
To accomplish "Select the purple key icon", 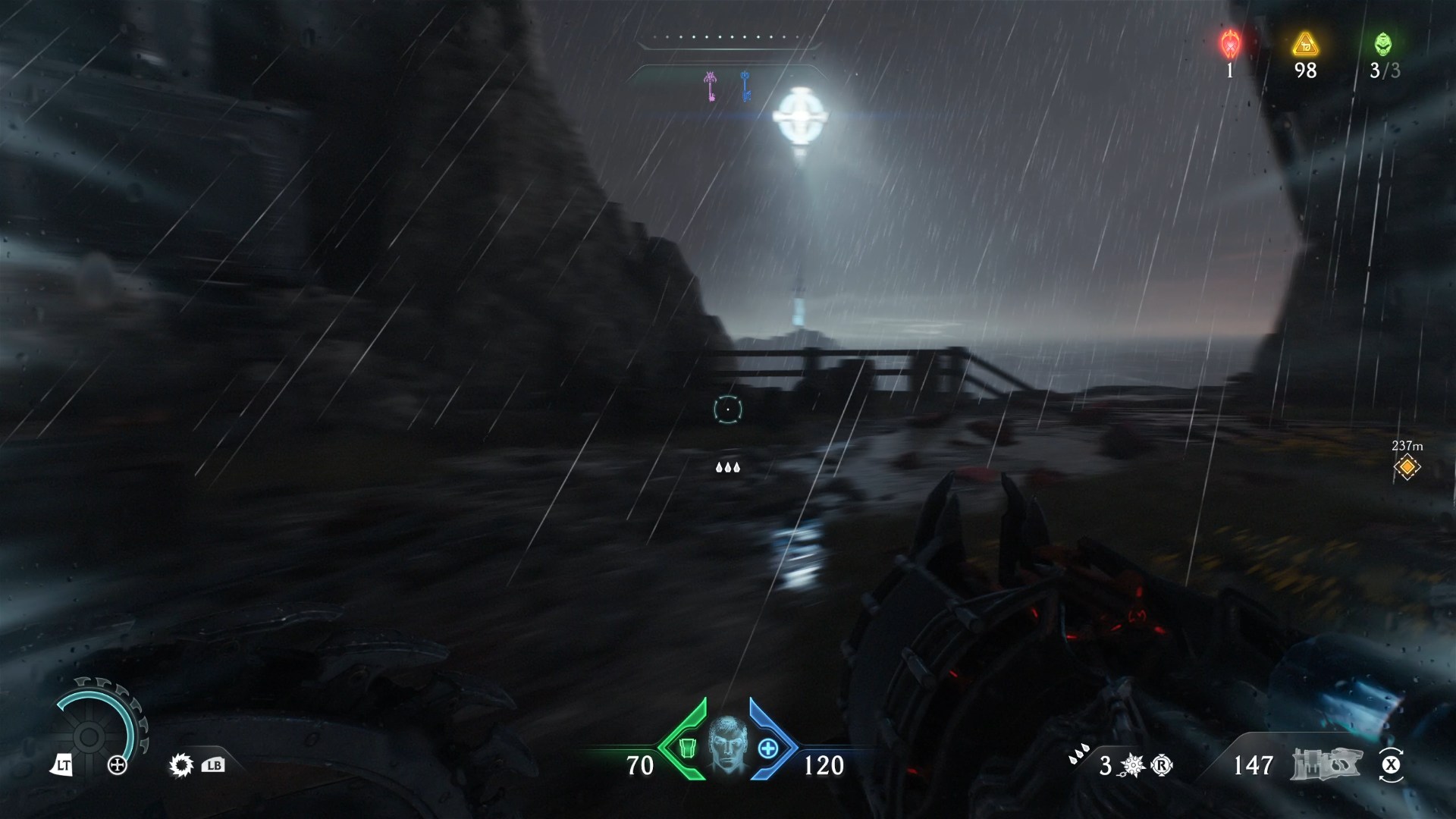I will [711, 86].
